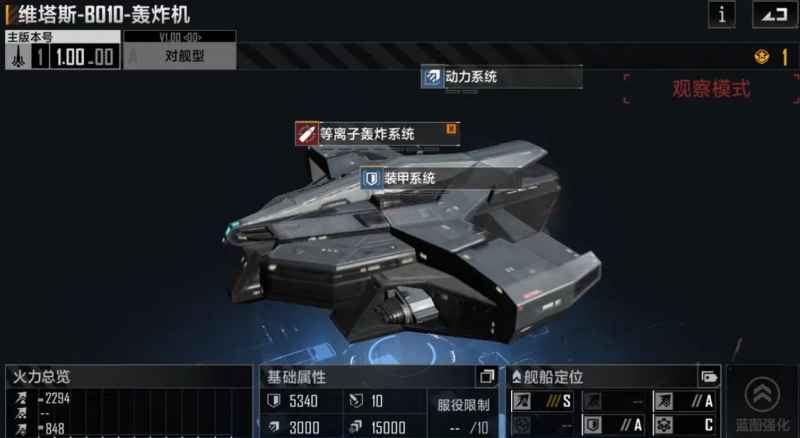Click the orange marker on the plasma system label
Screen dimensions: 800x438
[x=451, y=128]
